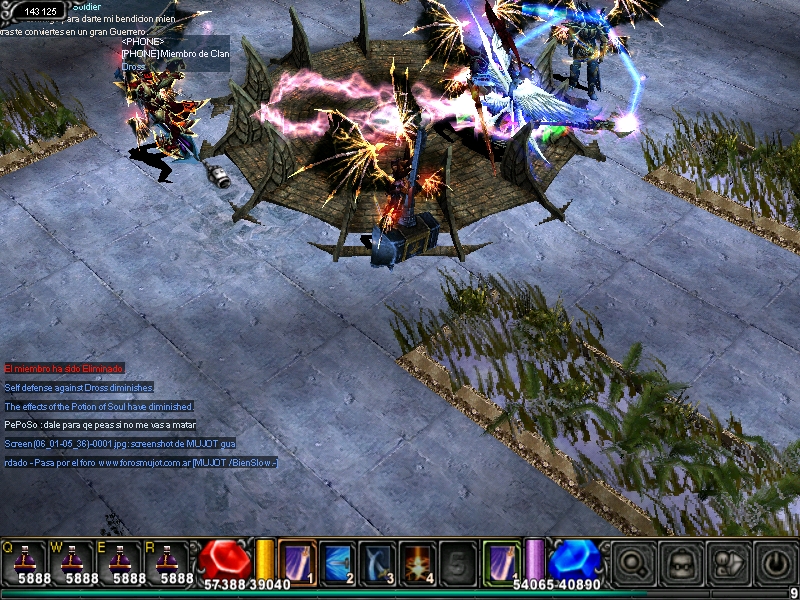Use the potion in the W slot
The image size is (800, 600).
tap(74, 561)
